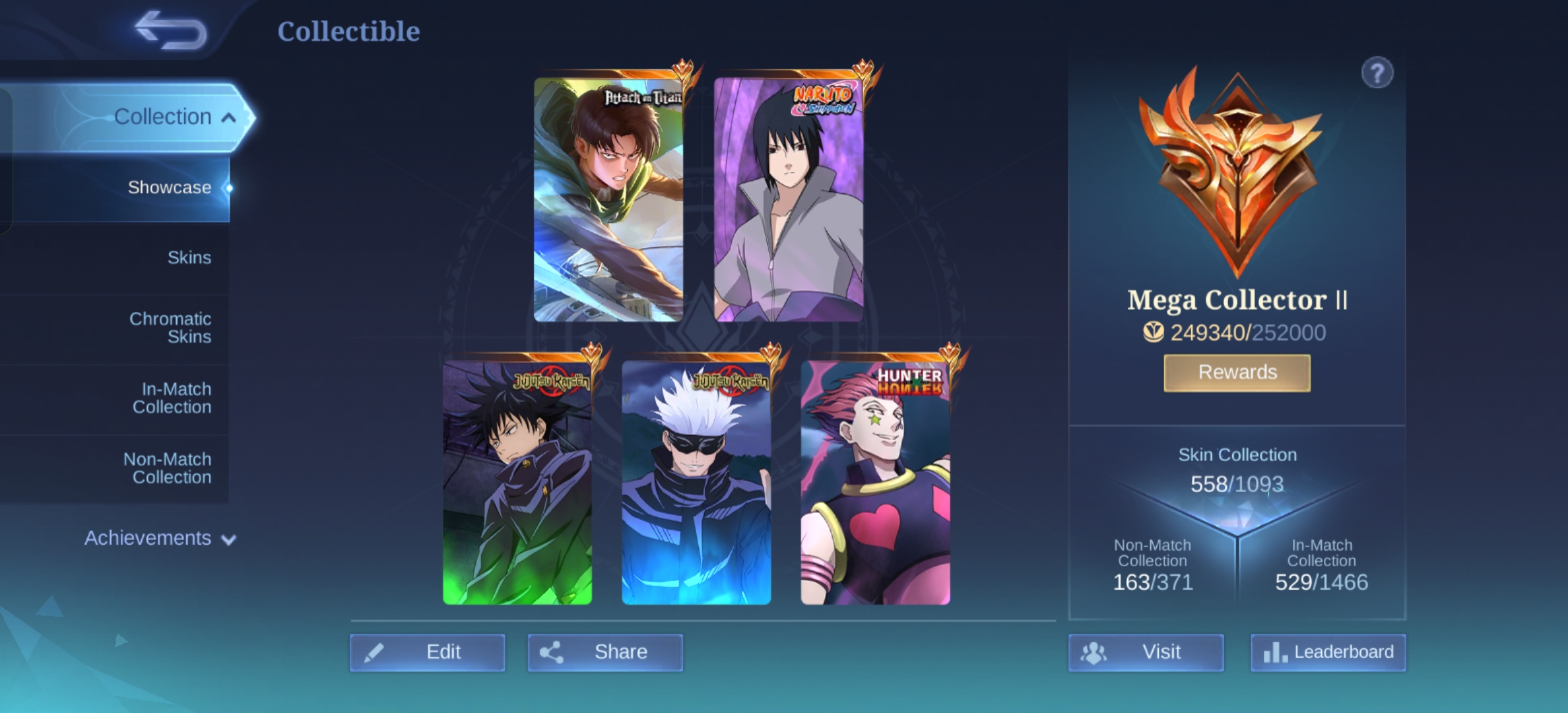Viewport: 1568px width, 713px height.
Task: Edit the showcase
Action: [428, 652]
